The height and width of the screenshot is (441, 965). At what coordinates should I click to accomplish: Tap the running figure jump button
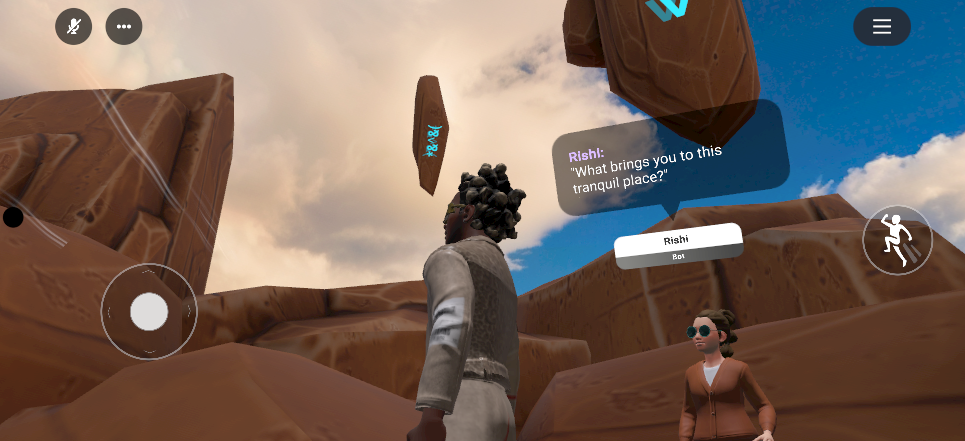897,240
